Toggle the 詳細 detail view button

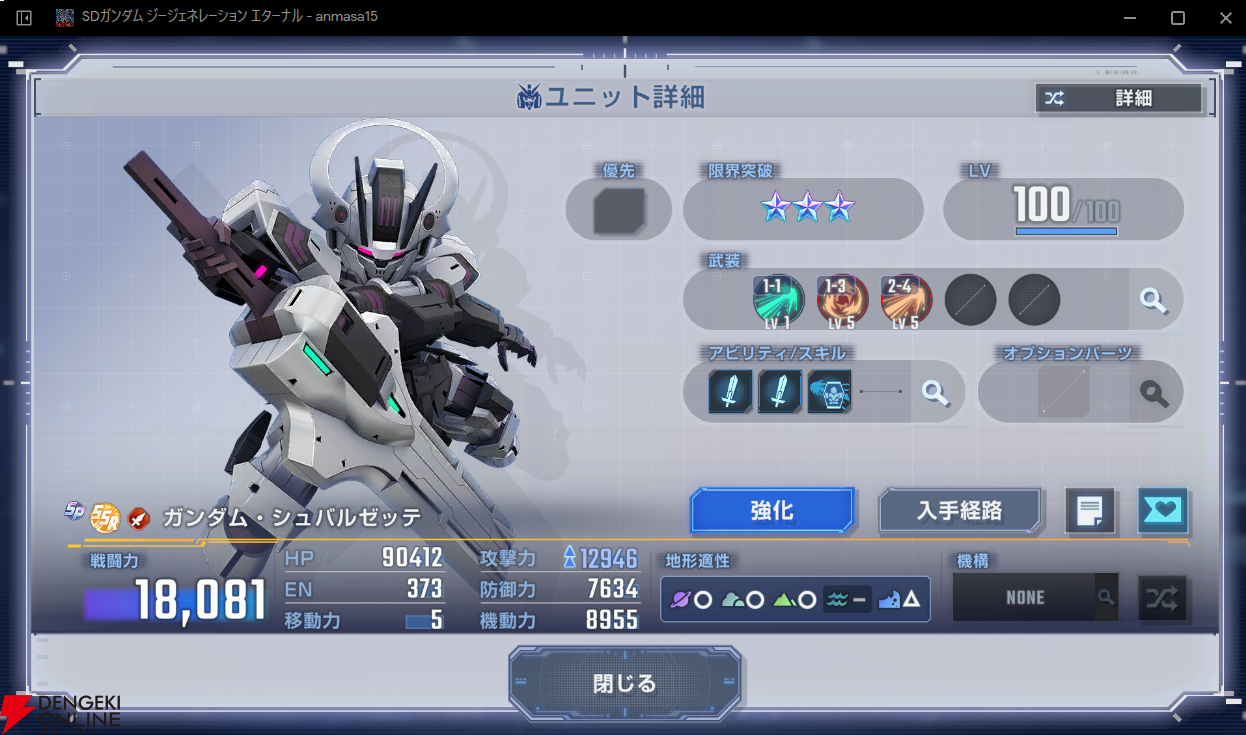1119,98
